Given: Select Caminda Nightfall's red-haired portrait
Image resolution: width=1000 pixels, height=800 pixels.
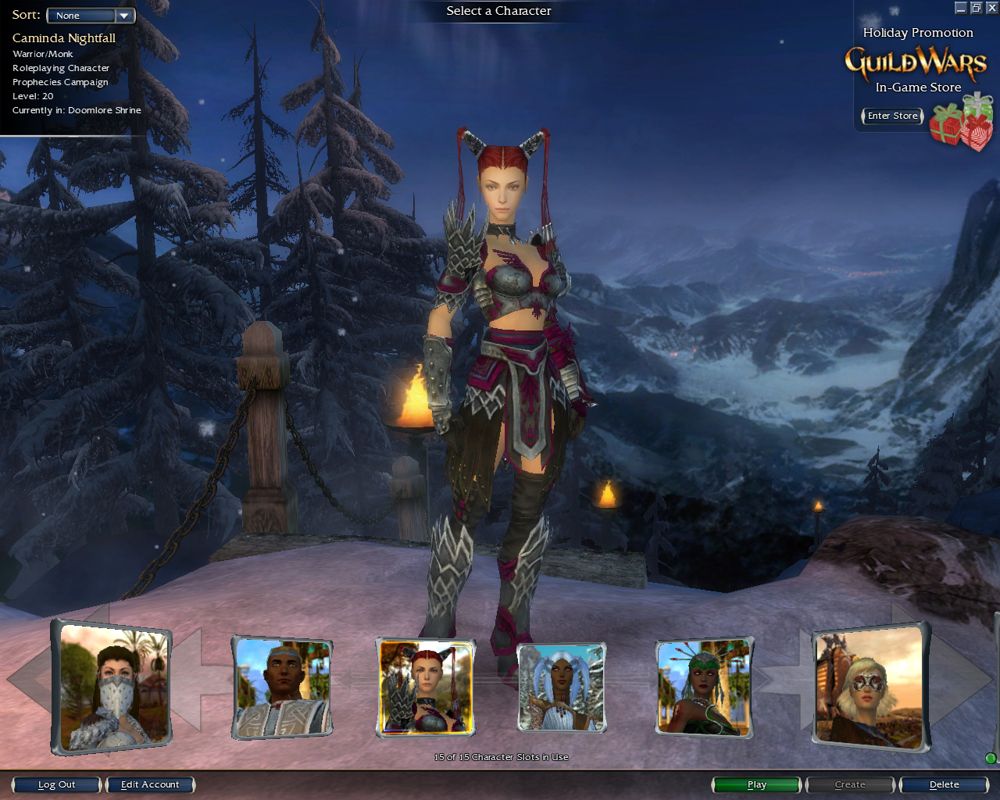Looking at the screenshot, I should [x=425, y=687].
